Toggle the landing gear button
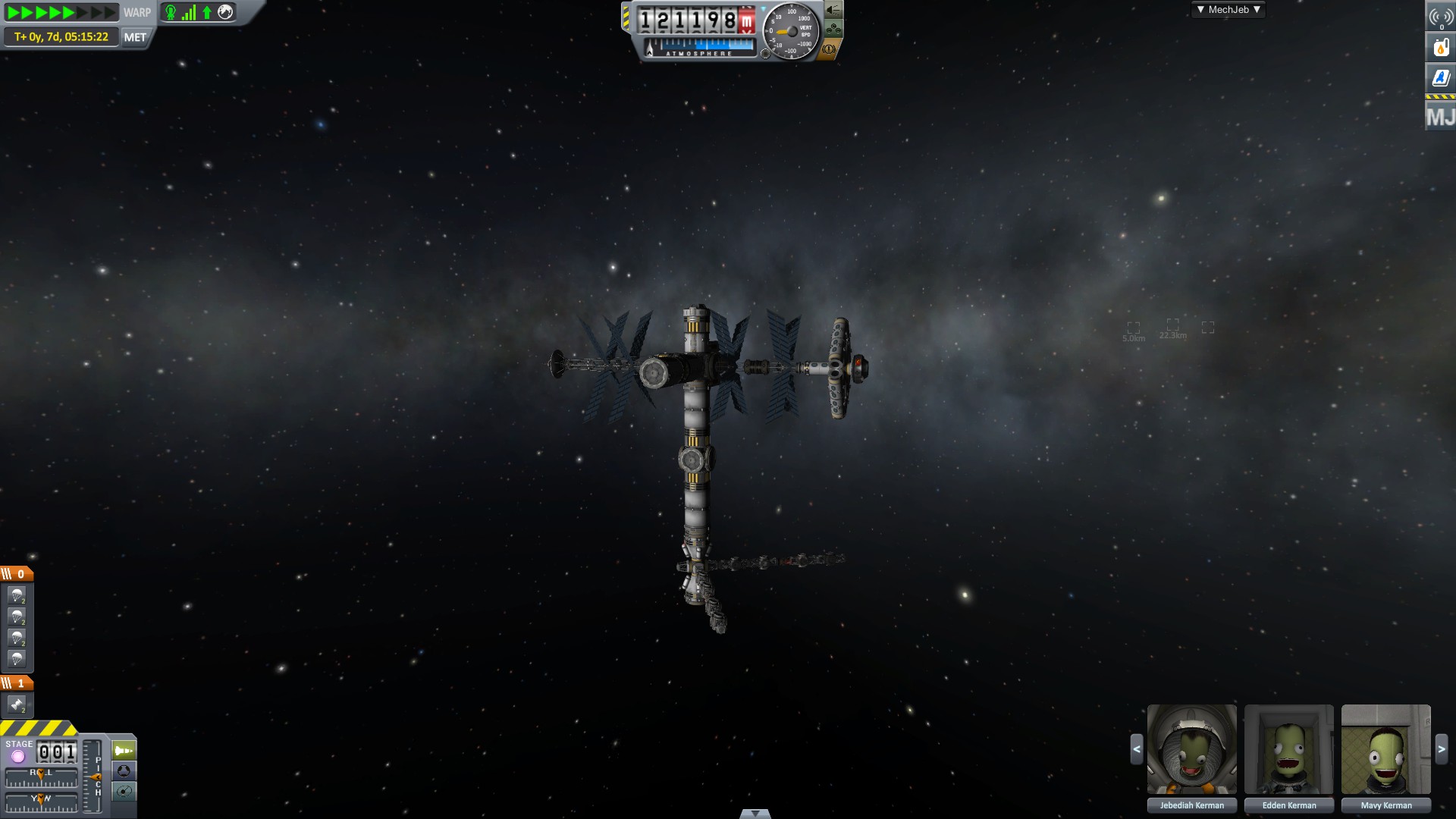The height and width of the screenshot is (819, 1456). point(833,30)
